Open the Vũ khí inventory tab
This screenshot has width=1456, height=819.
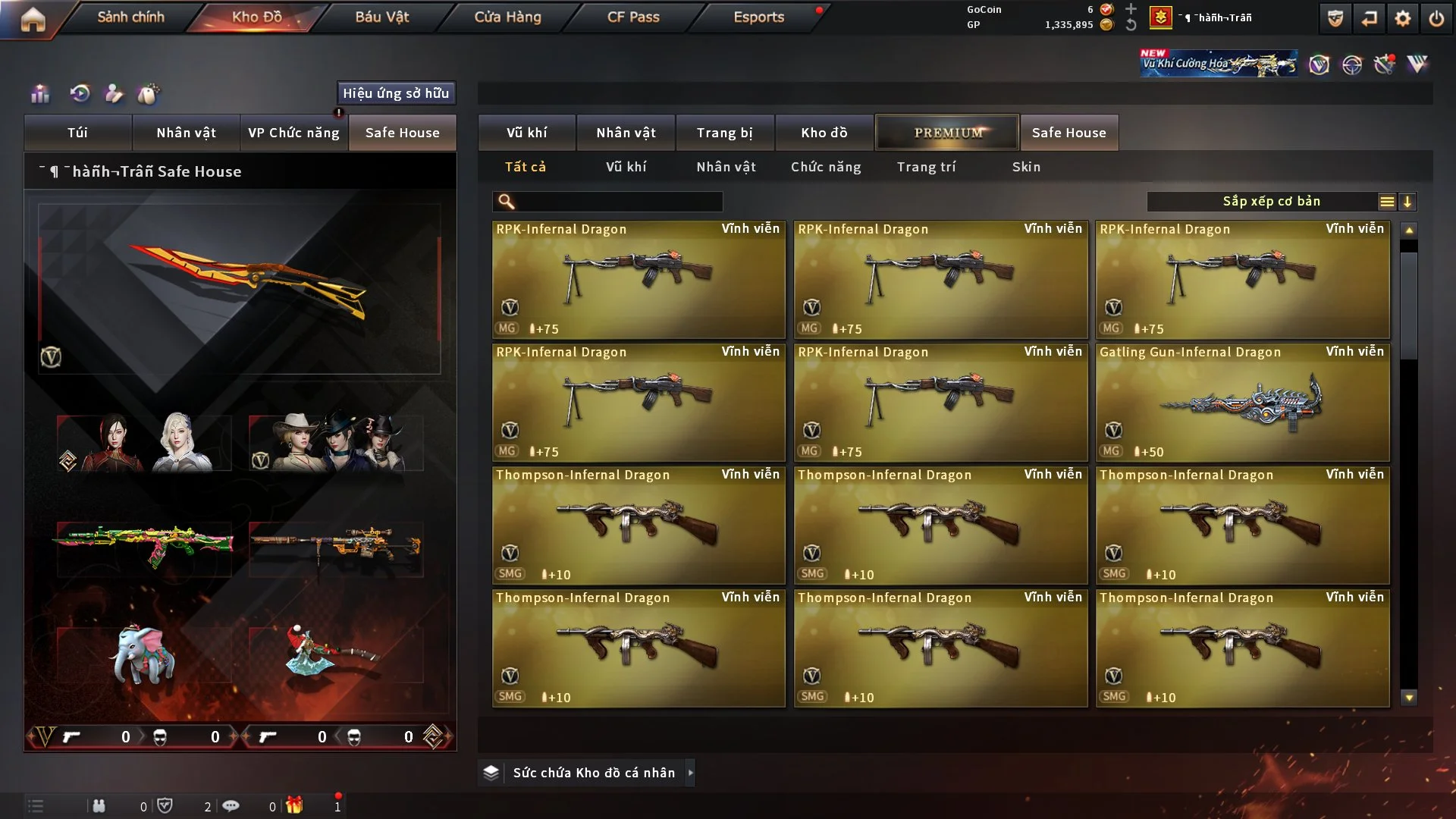click(x=526, y=133)
